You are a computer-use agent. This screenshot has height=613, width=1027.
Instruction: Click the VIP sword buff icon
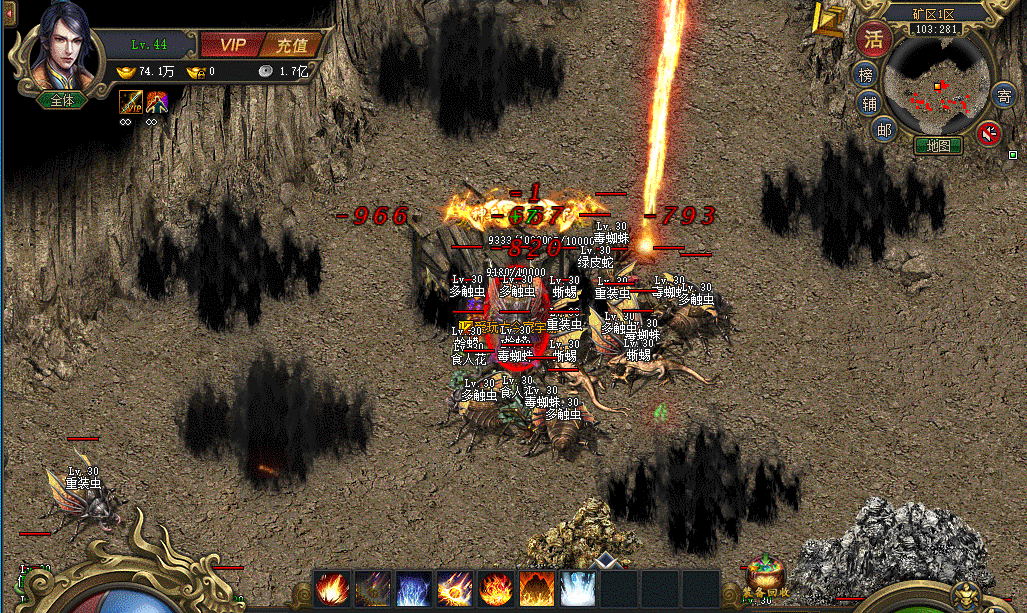[131, 102]
